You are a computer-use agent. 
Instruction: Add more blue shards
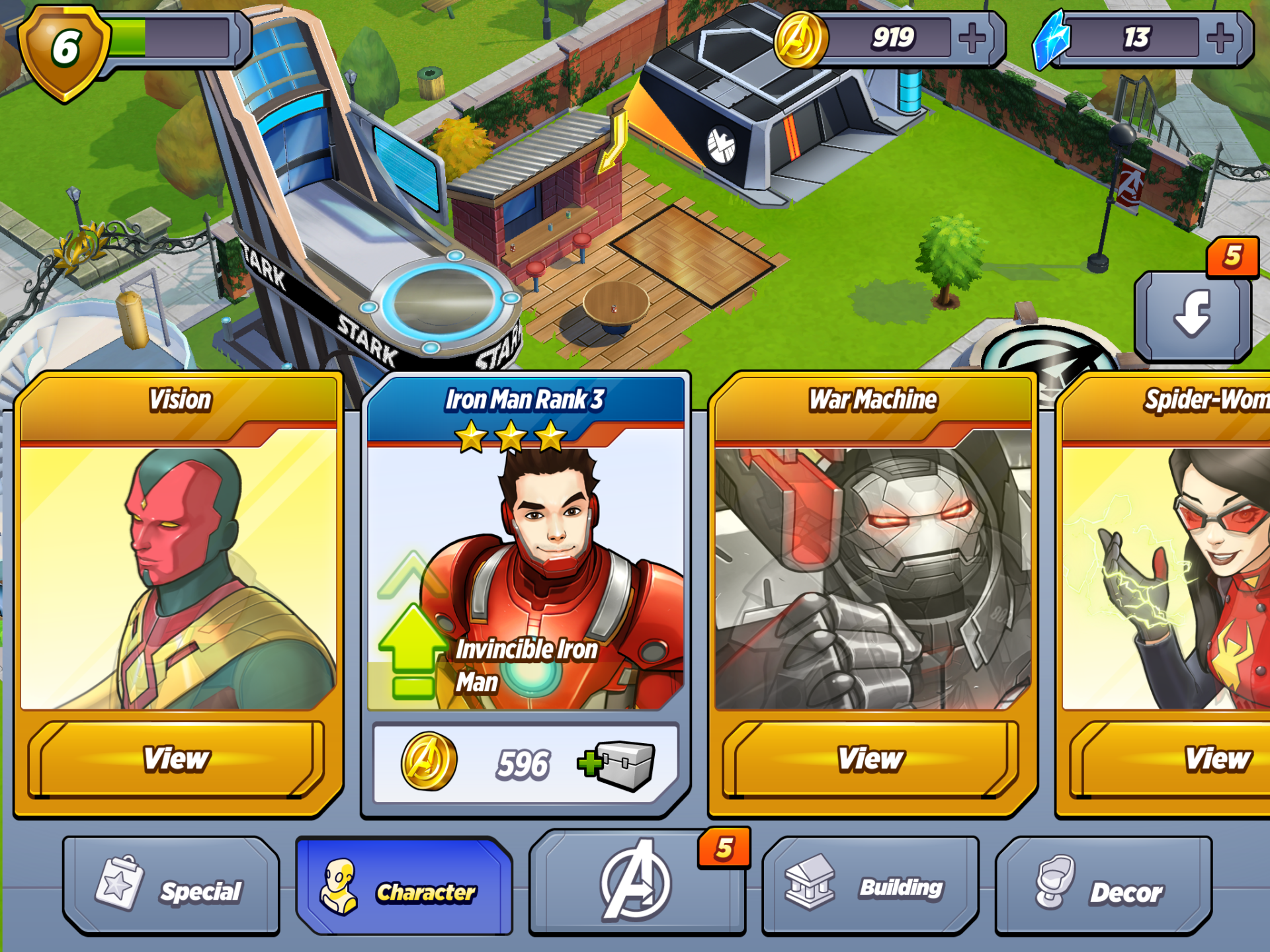tap(1220, 38)
